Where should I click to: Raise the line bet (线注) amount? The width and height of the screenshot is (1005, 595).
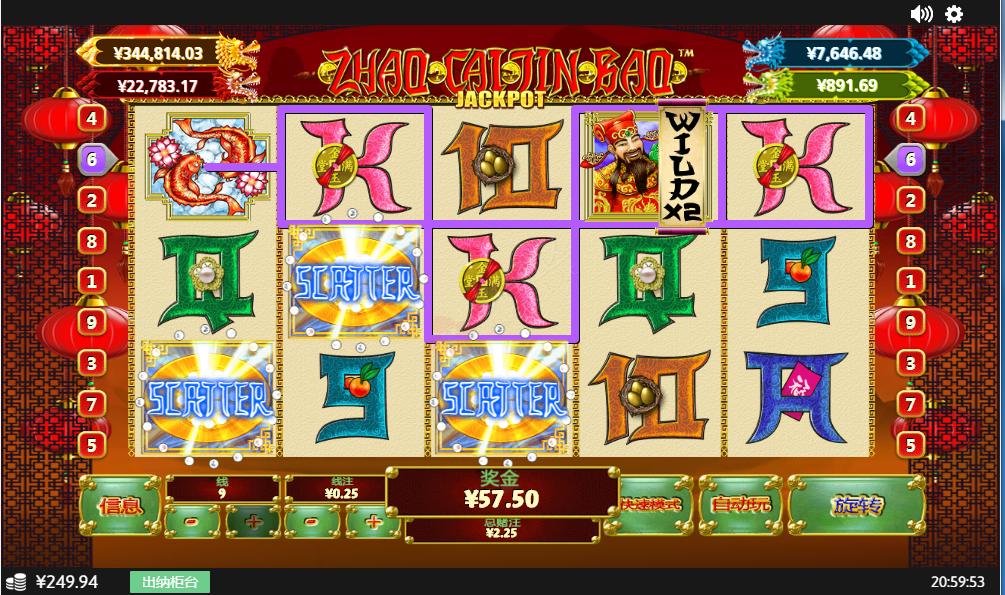tap(372, 521)
